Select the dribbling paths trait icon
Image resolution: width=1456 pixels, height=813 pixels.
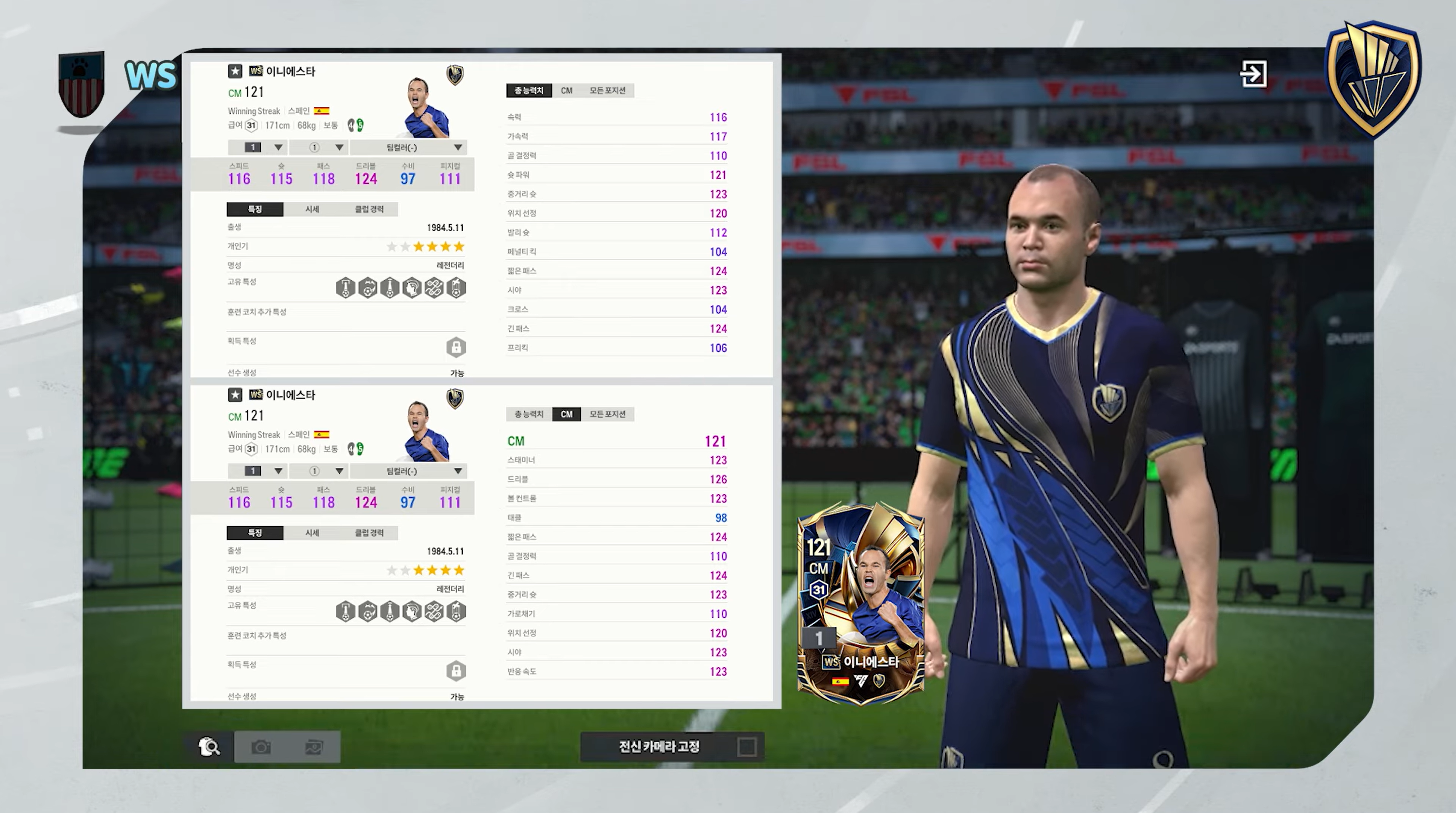(x=434, y=288)
